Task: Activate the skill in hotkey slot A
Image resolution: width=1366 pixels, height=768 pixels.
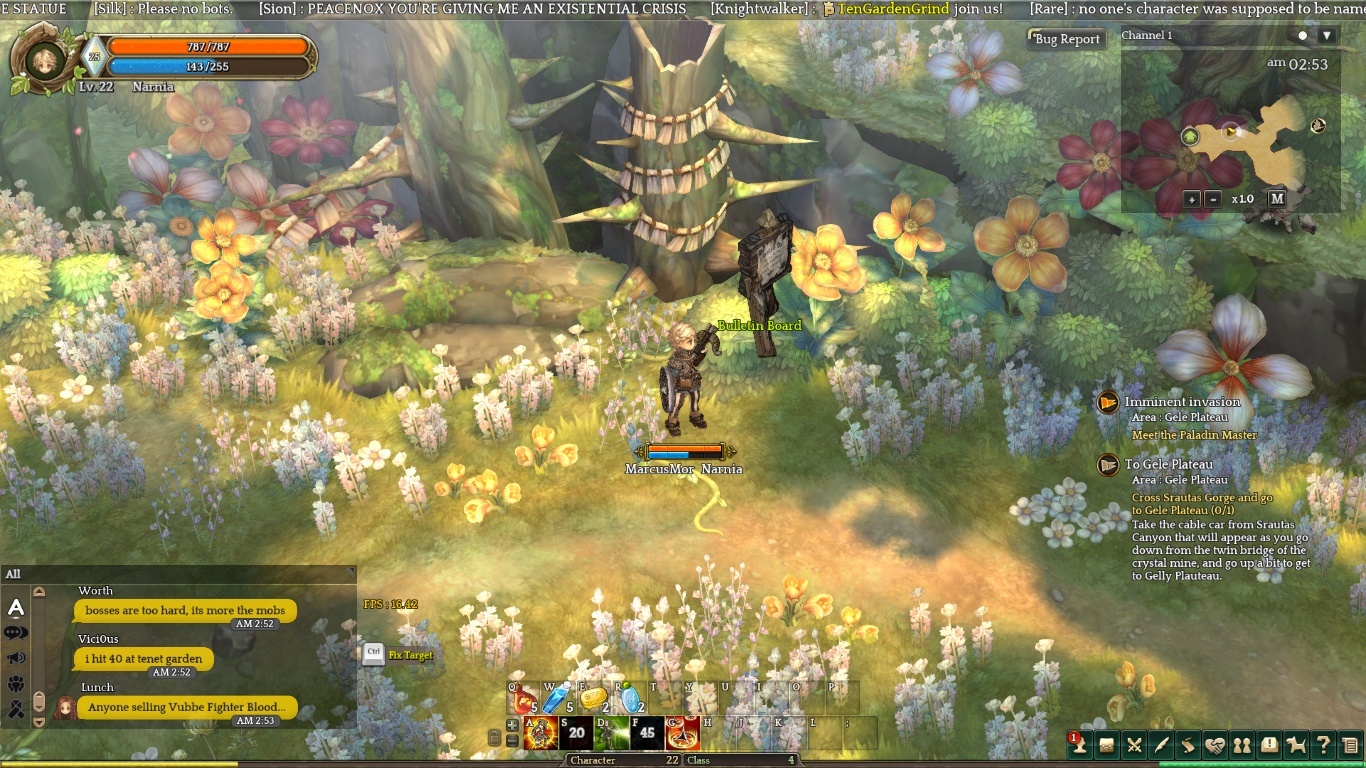Action: pyautogui.click(x=541, y=733)
